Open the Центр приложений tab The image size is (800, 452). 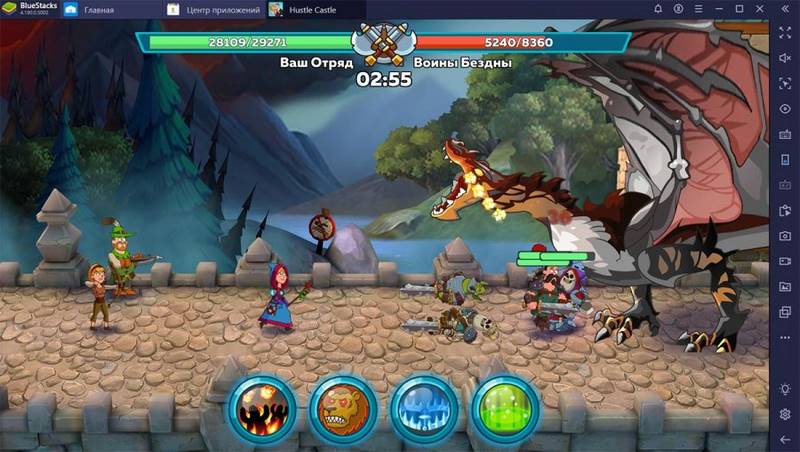point(222,10)
